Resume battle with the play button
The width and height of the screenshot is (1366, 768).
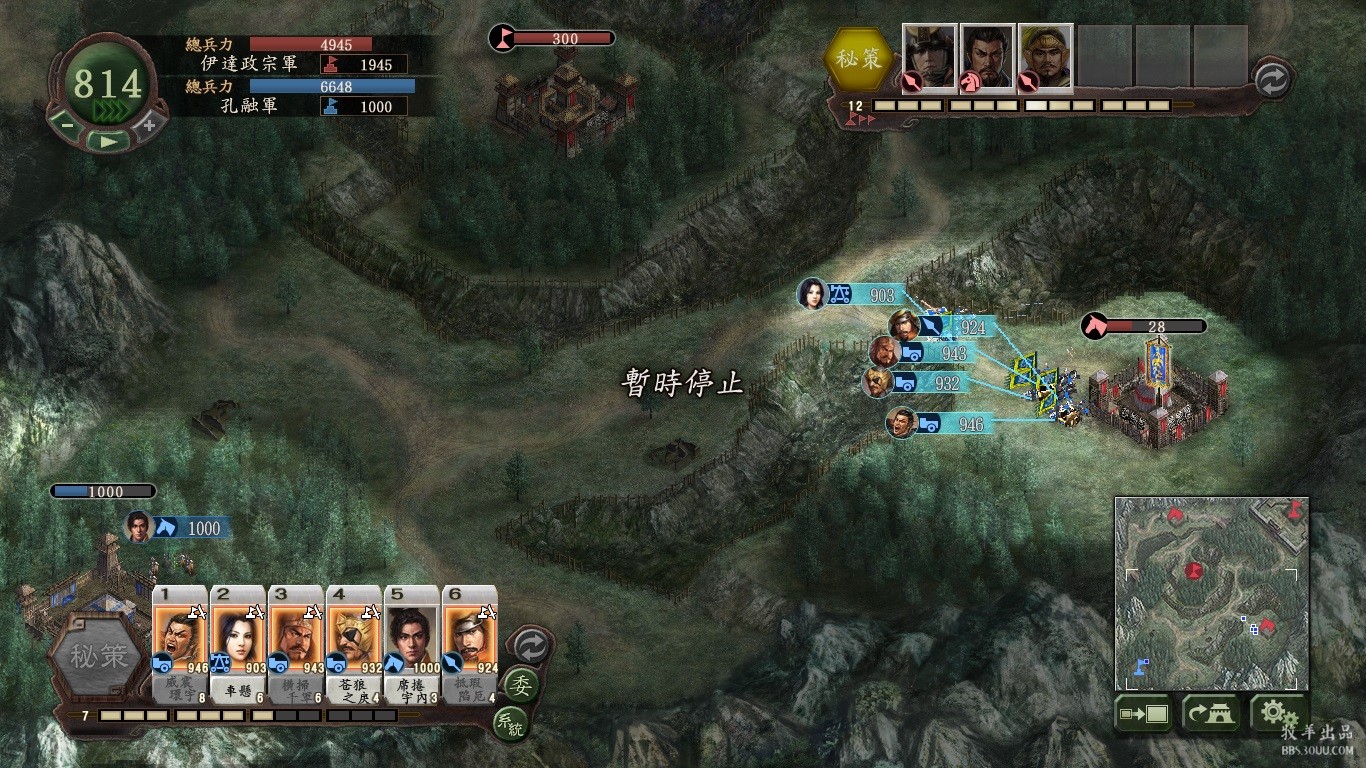[x=107, y=141]
